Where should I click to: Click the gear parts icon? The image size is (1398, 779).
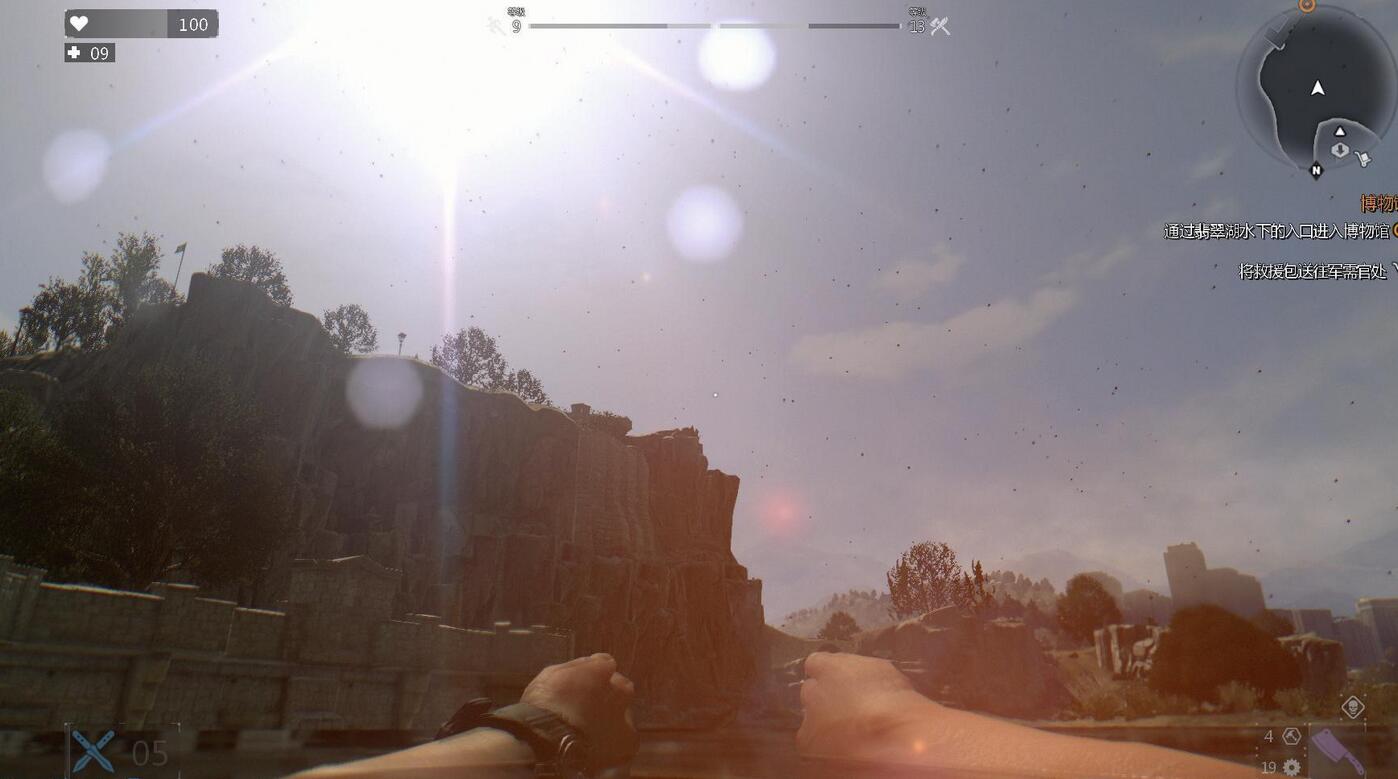click(1291, 767)
